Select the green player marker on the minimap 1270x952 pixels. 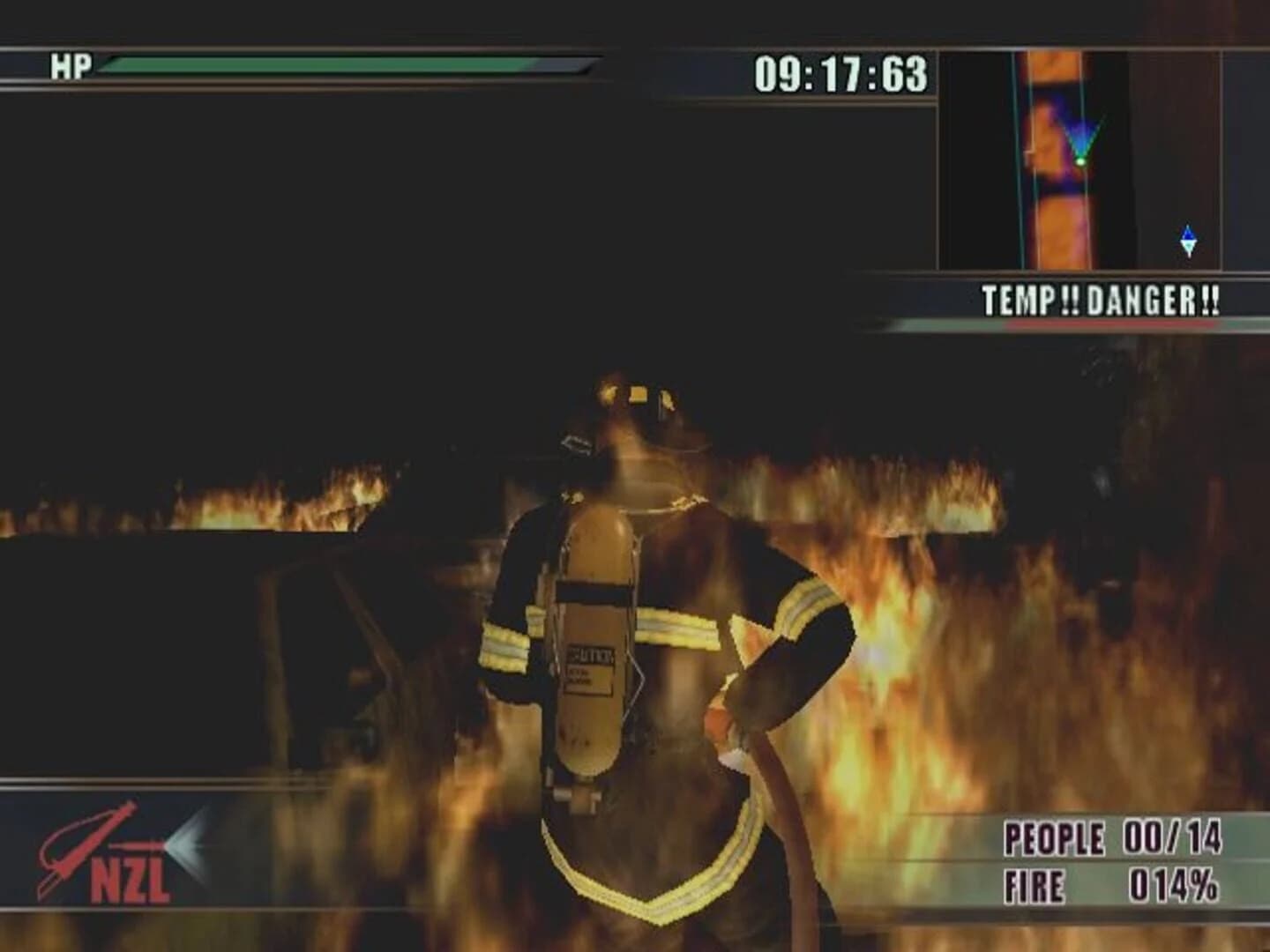point(1079,161)
